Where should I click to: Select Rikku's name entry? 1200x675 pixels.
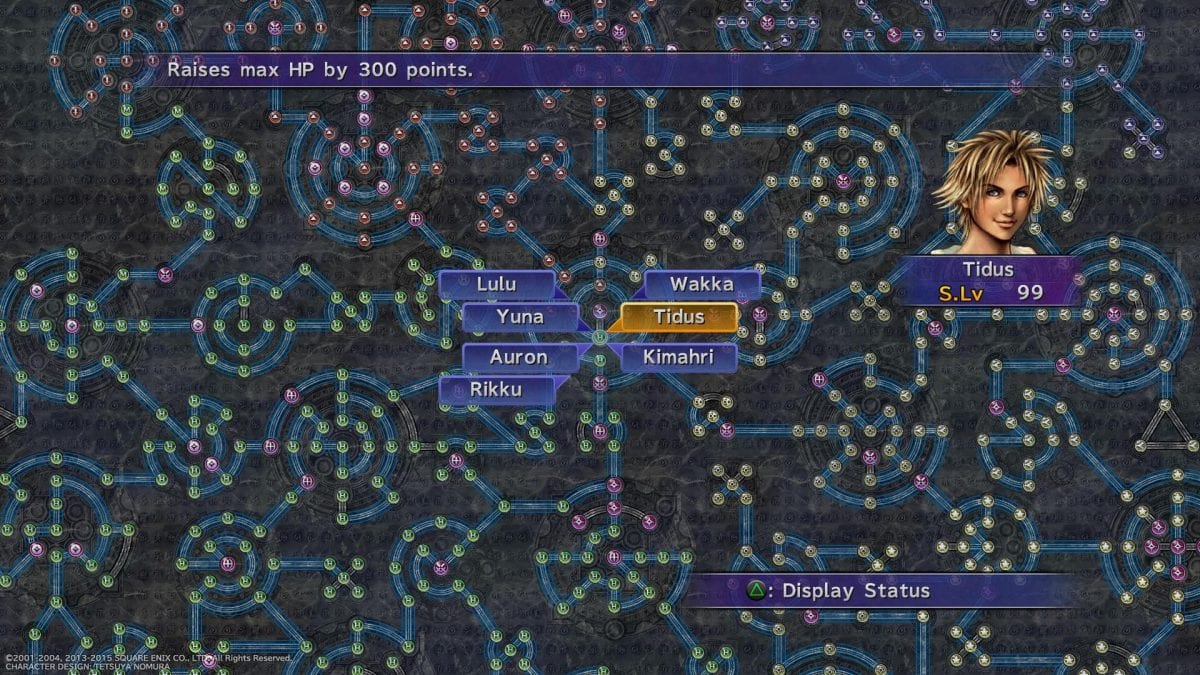coord(496,390)
